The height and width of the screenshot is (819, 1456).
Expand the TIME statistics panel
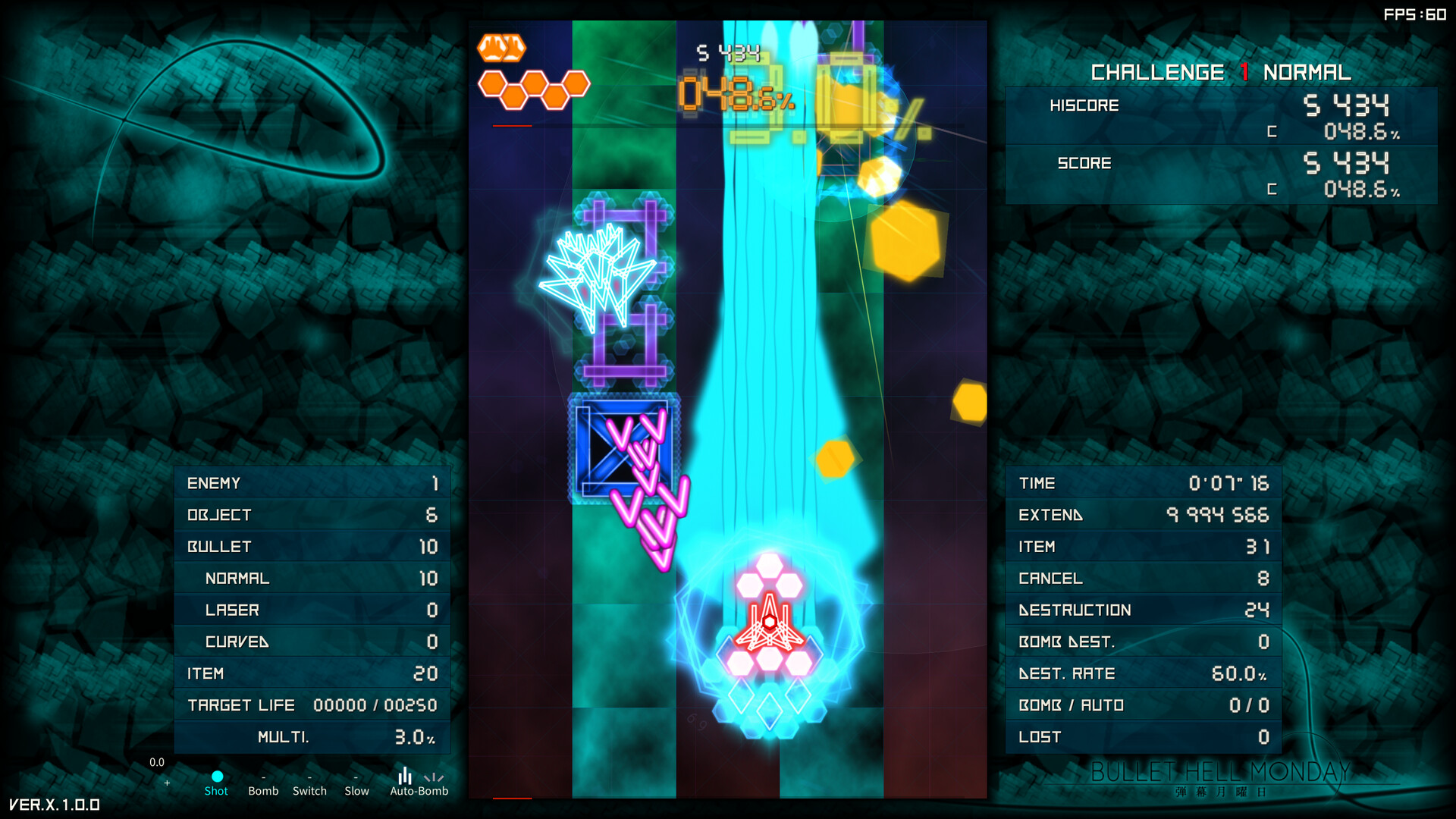(x=1144, y=483)
